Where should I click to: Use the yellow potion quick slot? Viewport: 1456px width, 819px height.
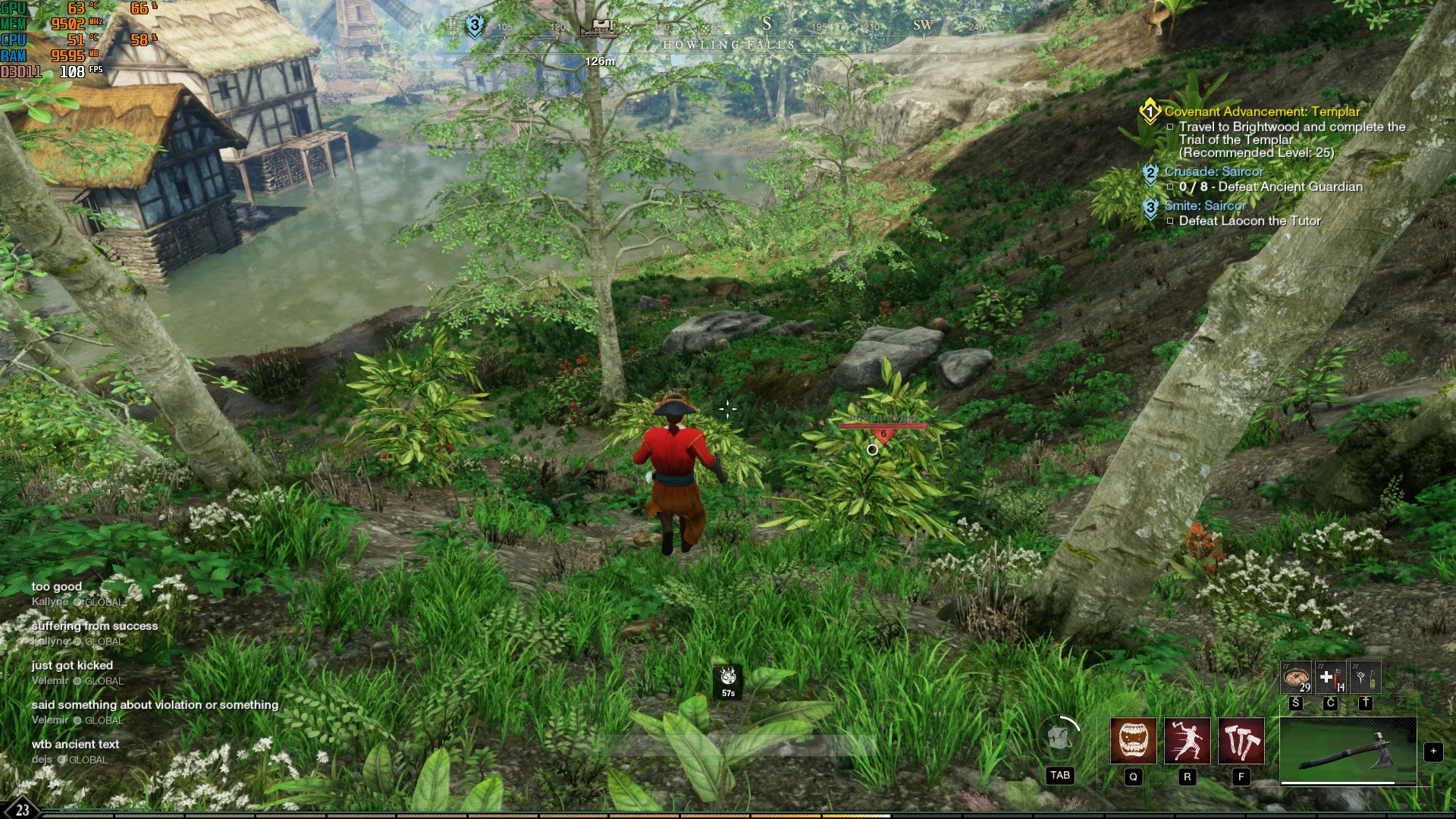coord(1365,677)
